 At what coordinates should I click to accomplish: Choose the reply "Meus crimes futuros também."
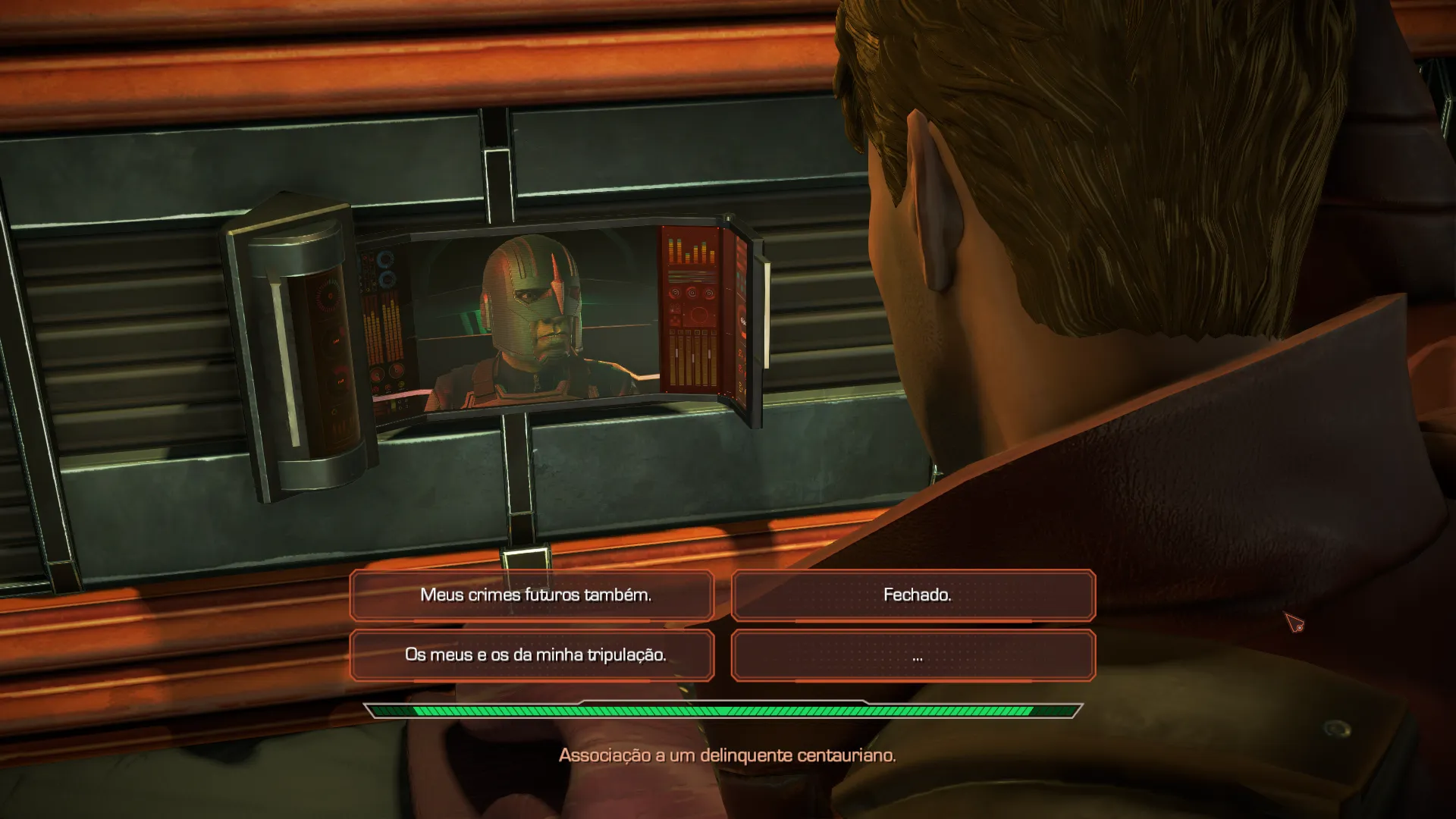point(532,595)
